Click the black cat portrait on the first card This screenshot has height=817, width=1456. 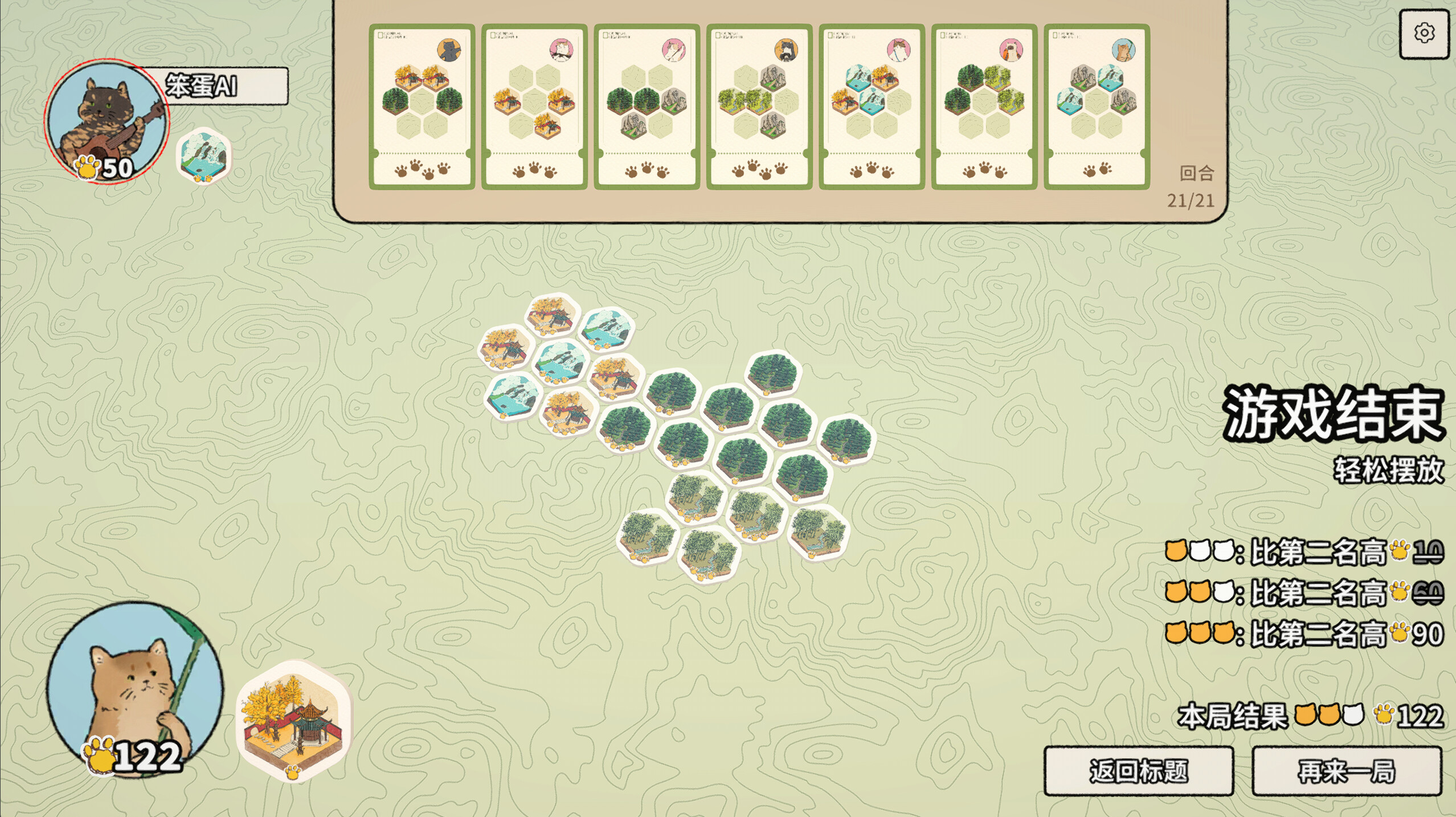[450, 51]
